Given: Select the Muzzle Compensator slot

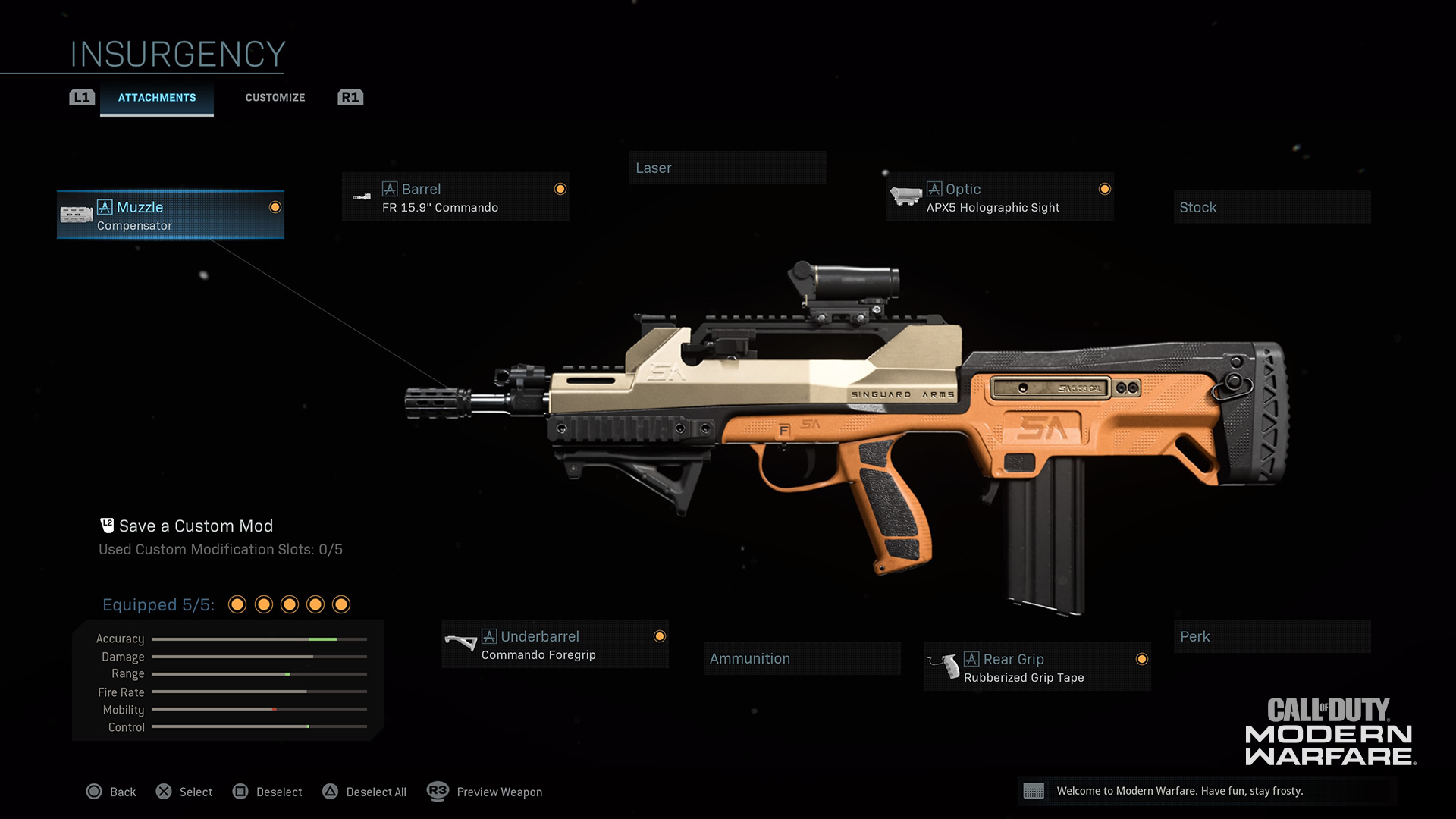Looking at the screenshot, I should coord(171,215).
